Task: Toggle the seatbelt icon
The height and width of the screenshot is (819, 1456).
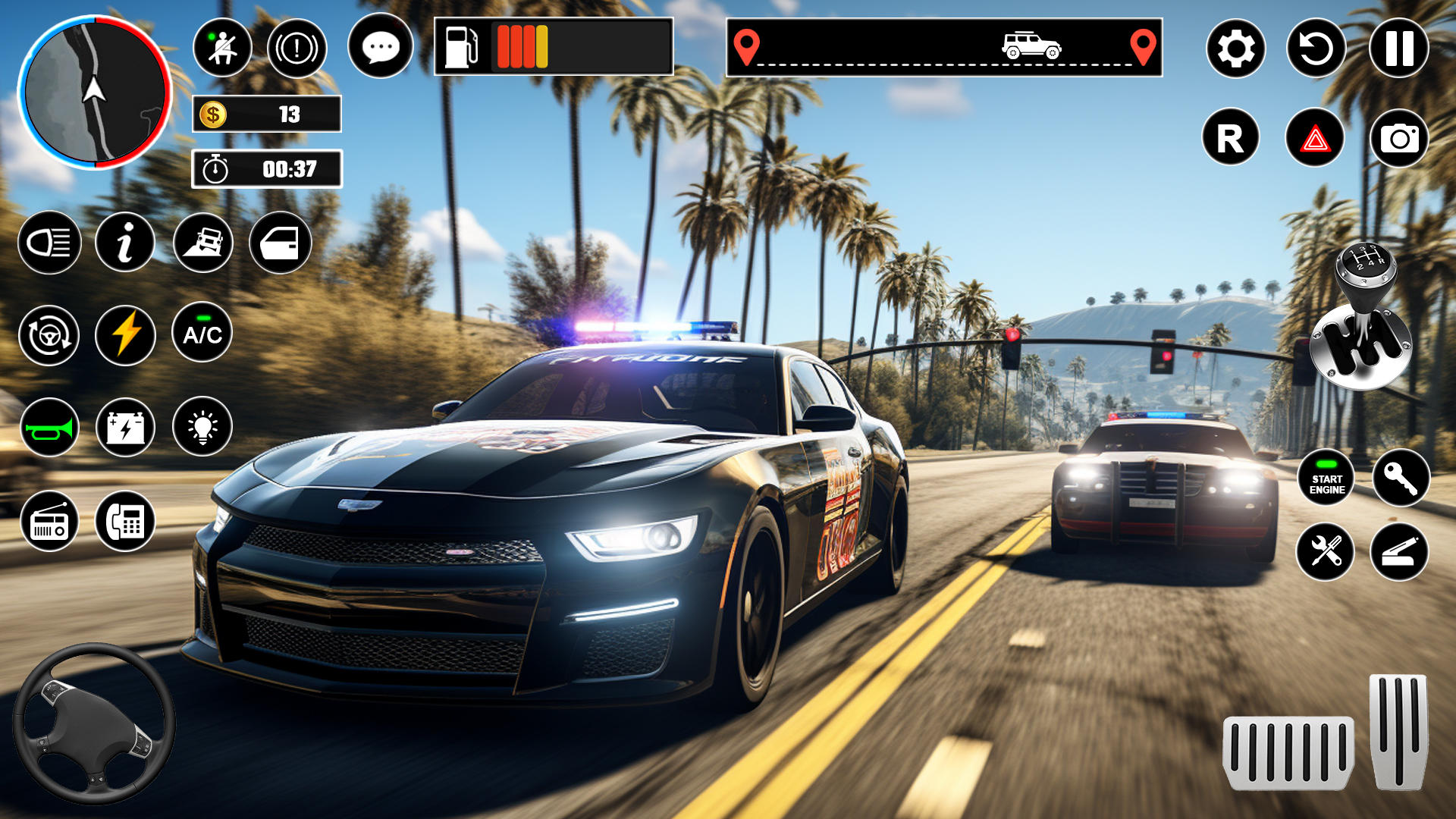Action: pyautogui.click(x=222, y=49)
